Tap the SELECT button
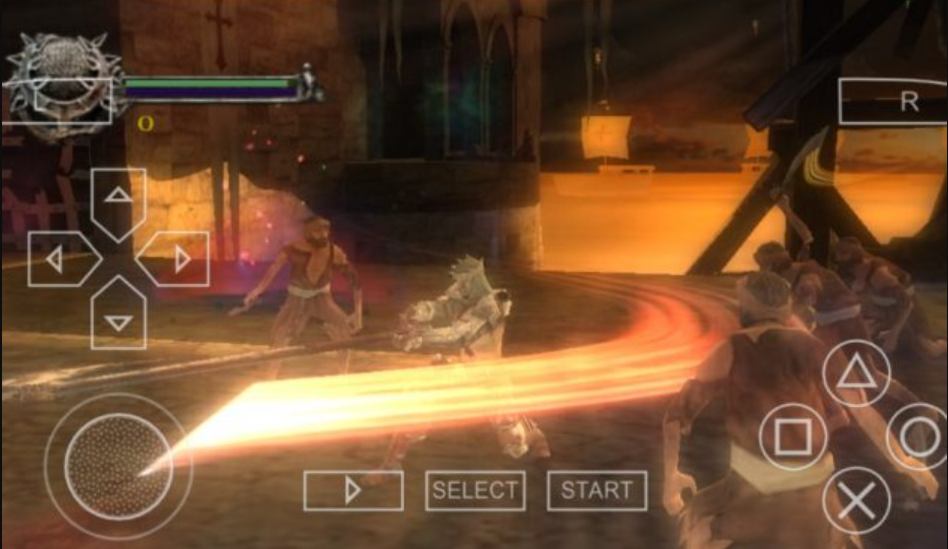The image size is (948, 549). click(475, 490)
